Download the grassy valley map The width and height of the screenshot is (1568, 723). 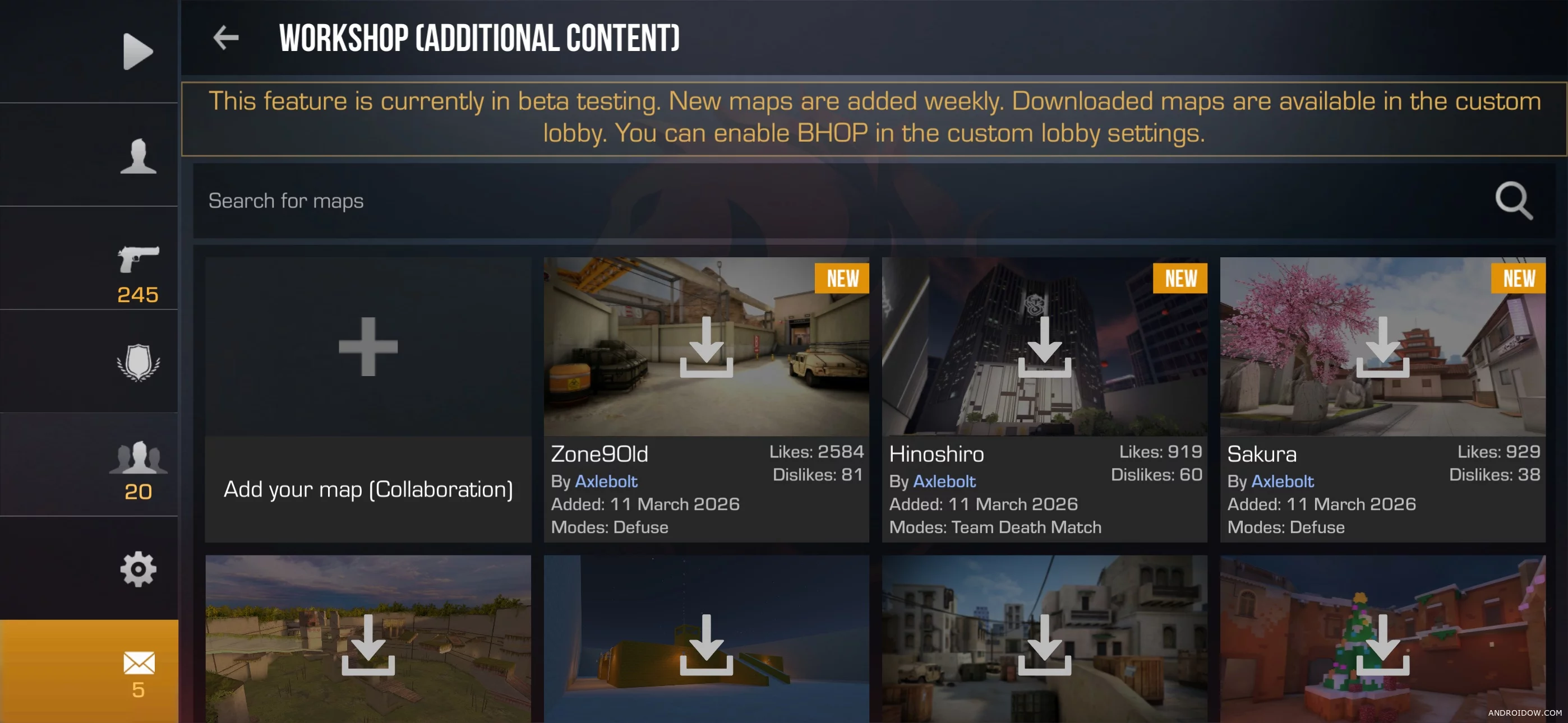coord(368,645)
